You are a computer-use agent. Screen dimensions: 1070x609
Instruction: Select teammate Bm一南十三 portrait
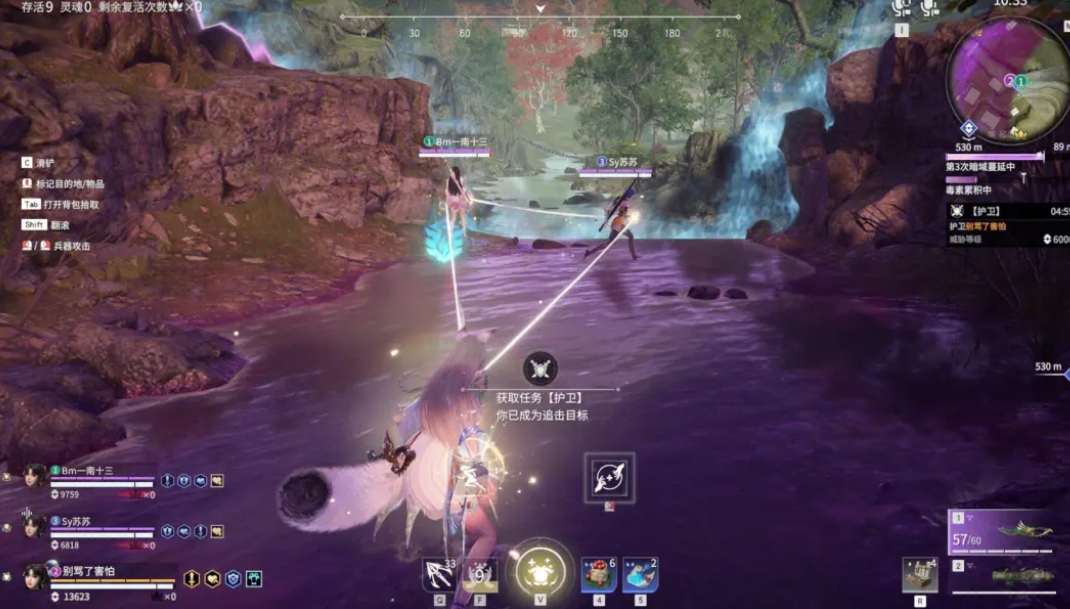coord(35,478)
